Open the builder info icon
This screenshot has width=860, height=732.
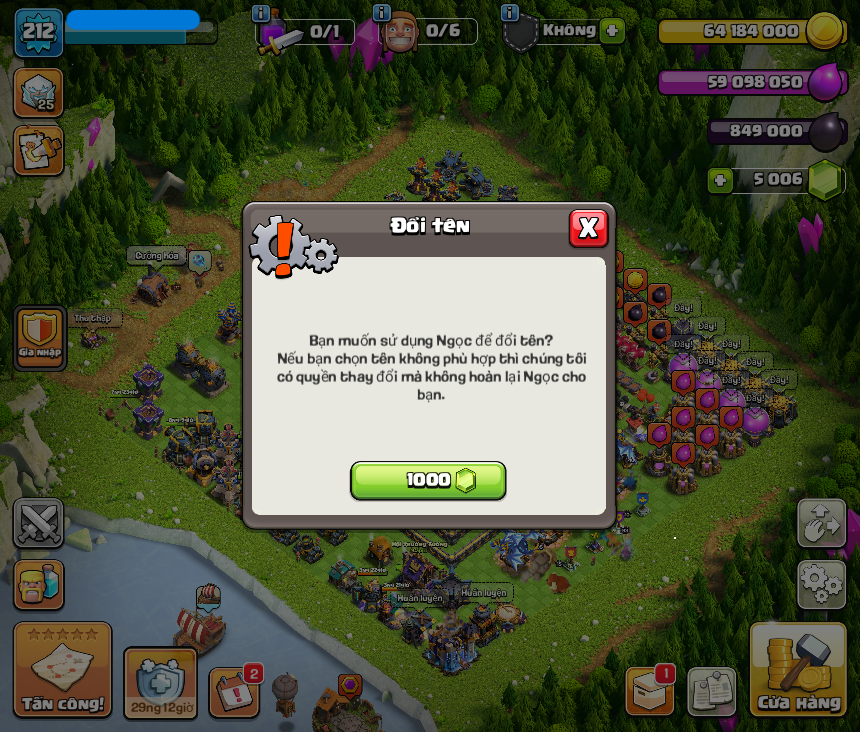[x=381, y=13]
